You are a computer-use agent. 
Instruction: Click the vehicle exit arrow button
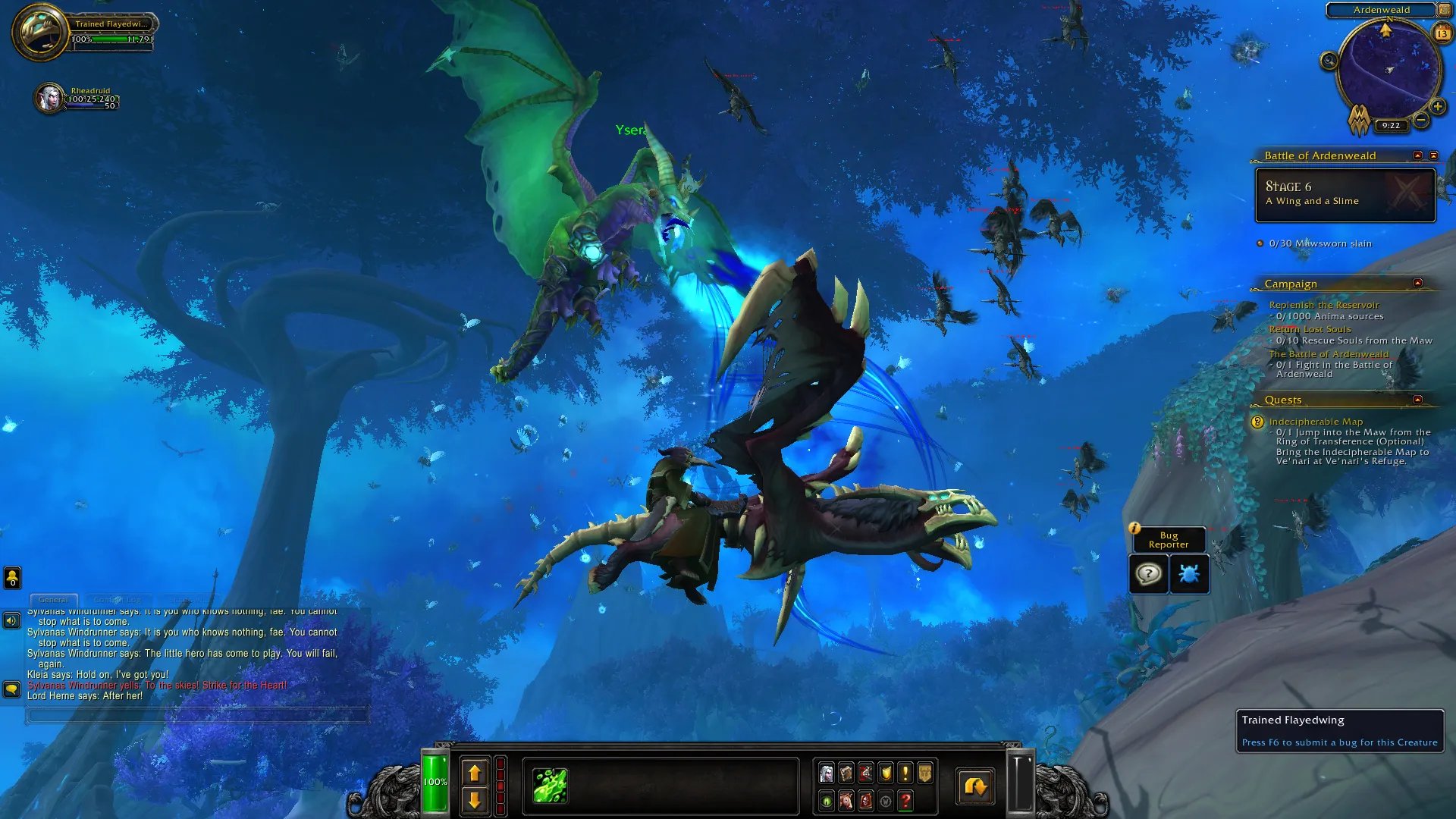pyautogui.click(x=974, y=786)
